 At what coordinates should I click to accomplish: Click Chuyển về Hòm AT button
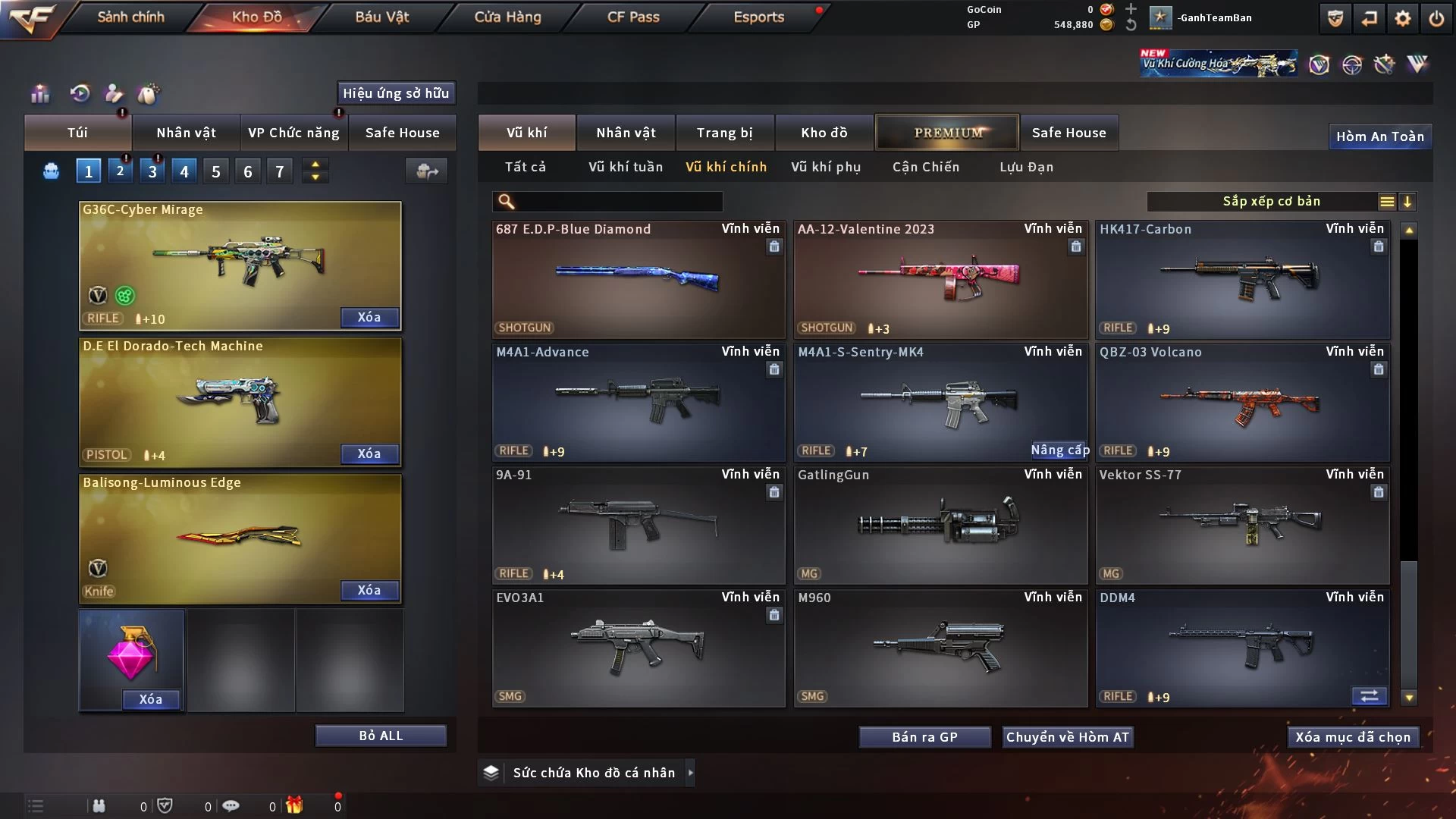pyautogui.click(x=1067, y=737)
